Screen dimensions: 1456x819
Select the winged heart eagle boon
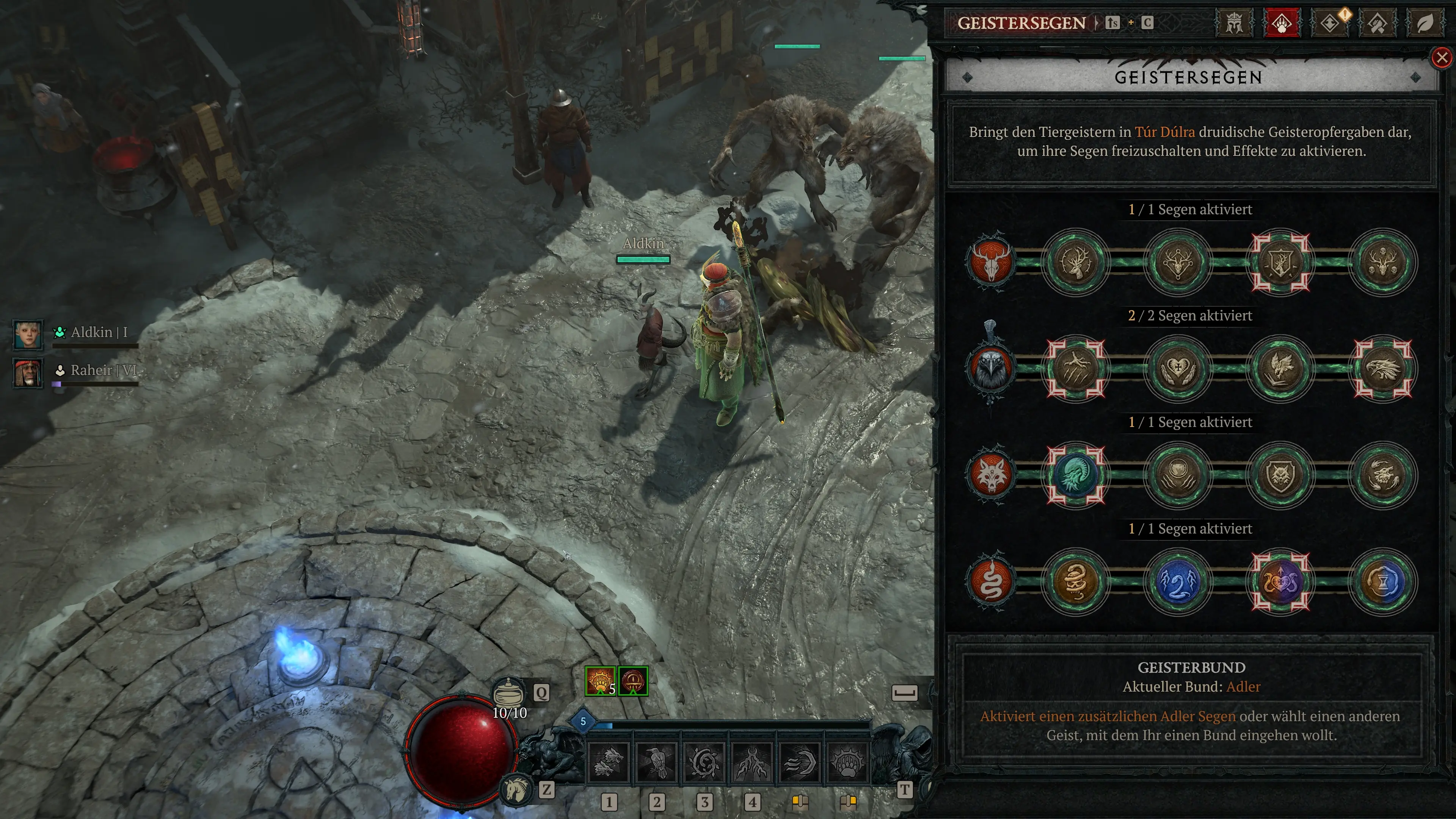tap(1178, 369)
